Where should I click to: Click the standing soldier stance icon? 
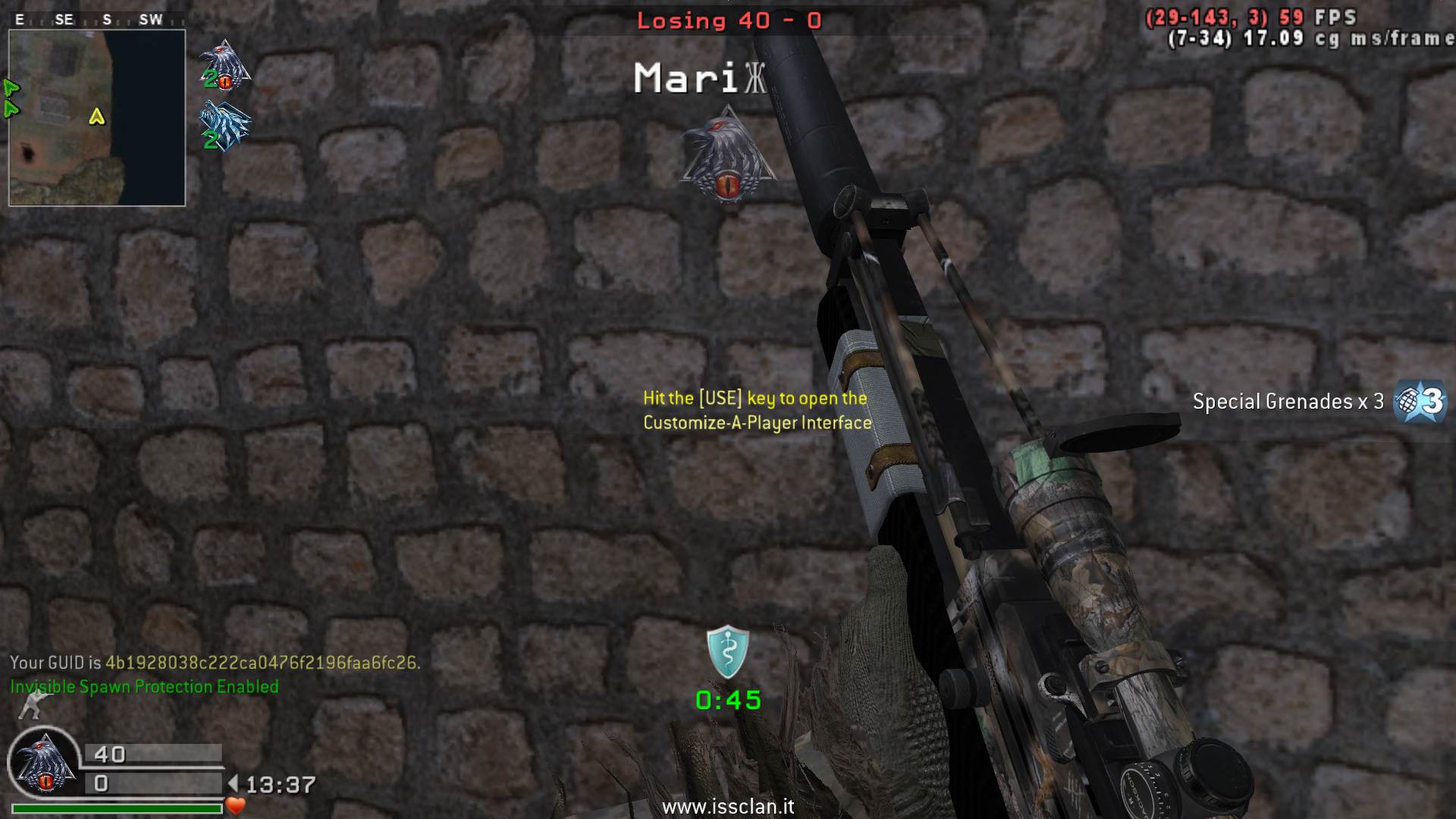coord(31,705)
